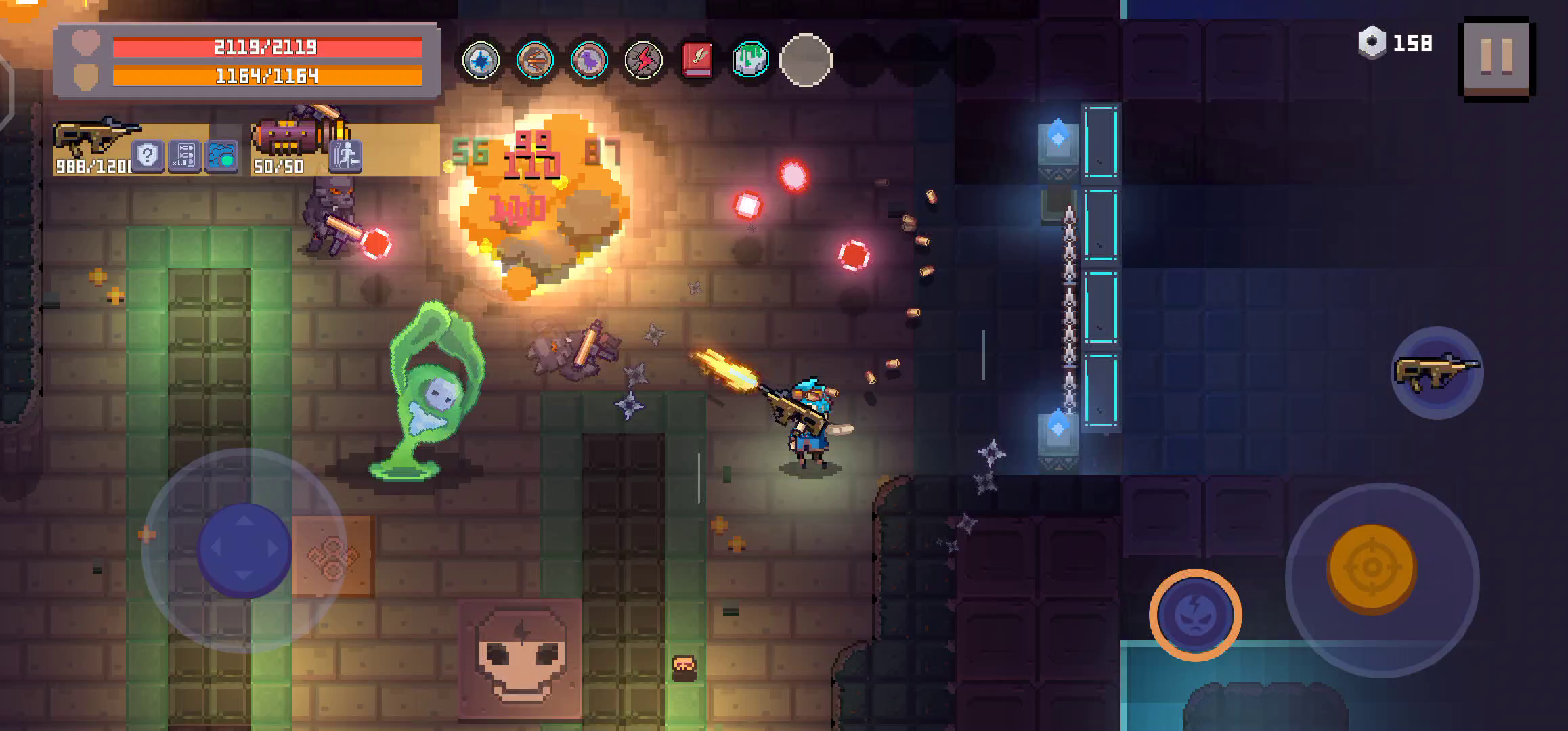Image resolution: width=1568 pixels, height=731 pixels.
Task: Inspect the orange arrows buff icon
Action: 535,61
